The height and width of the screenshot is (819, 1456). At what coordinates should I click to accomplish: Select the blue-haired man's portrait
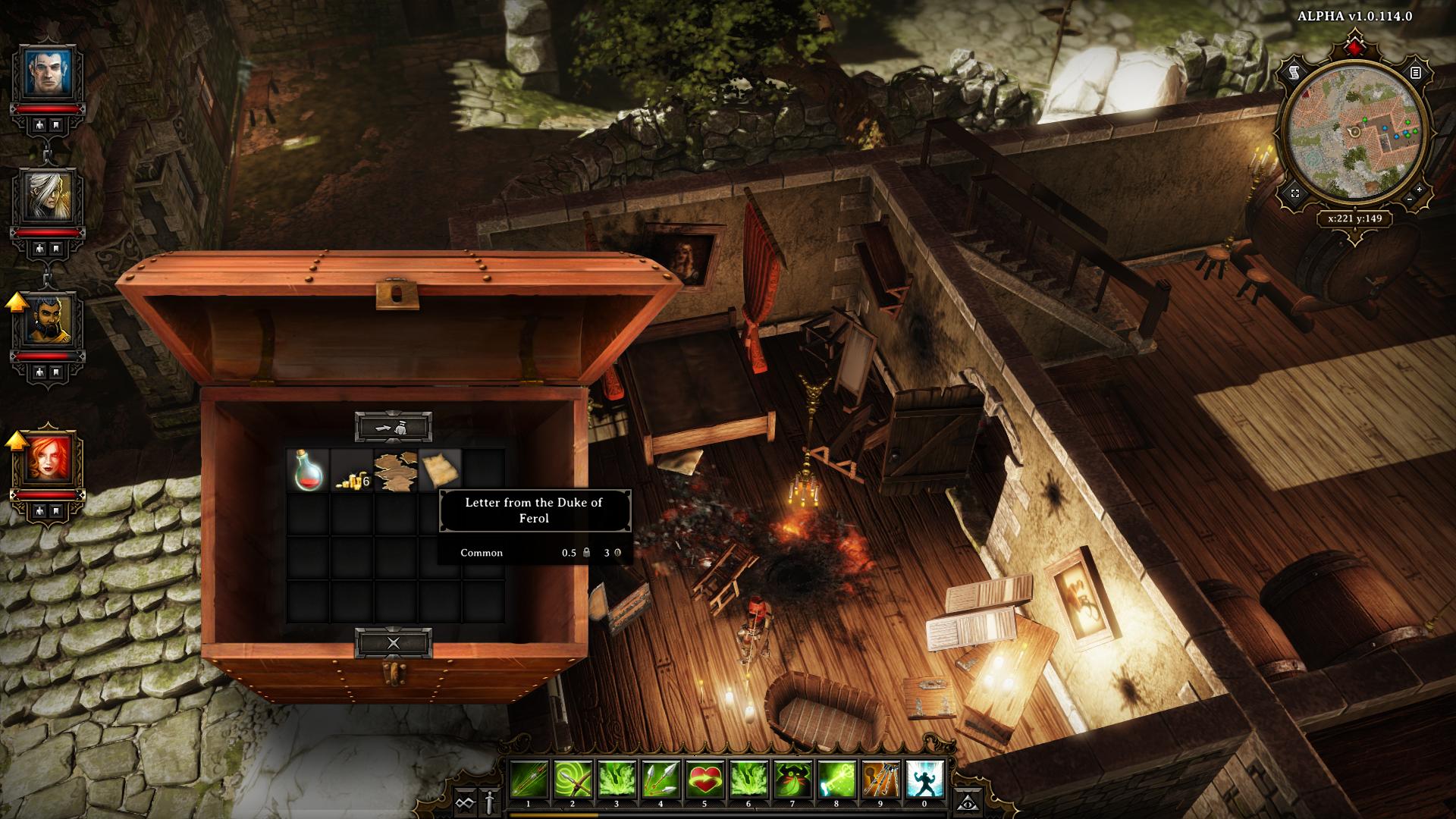[x=47, y=72]
